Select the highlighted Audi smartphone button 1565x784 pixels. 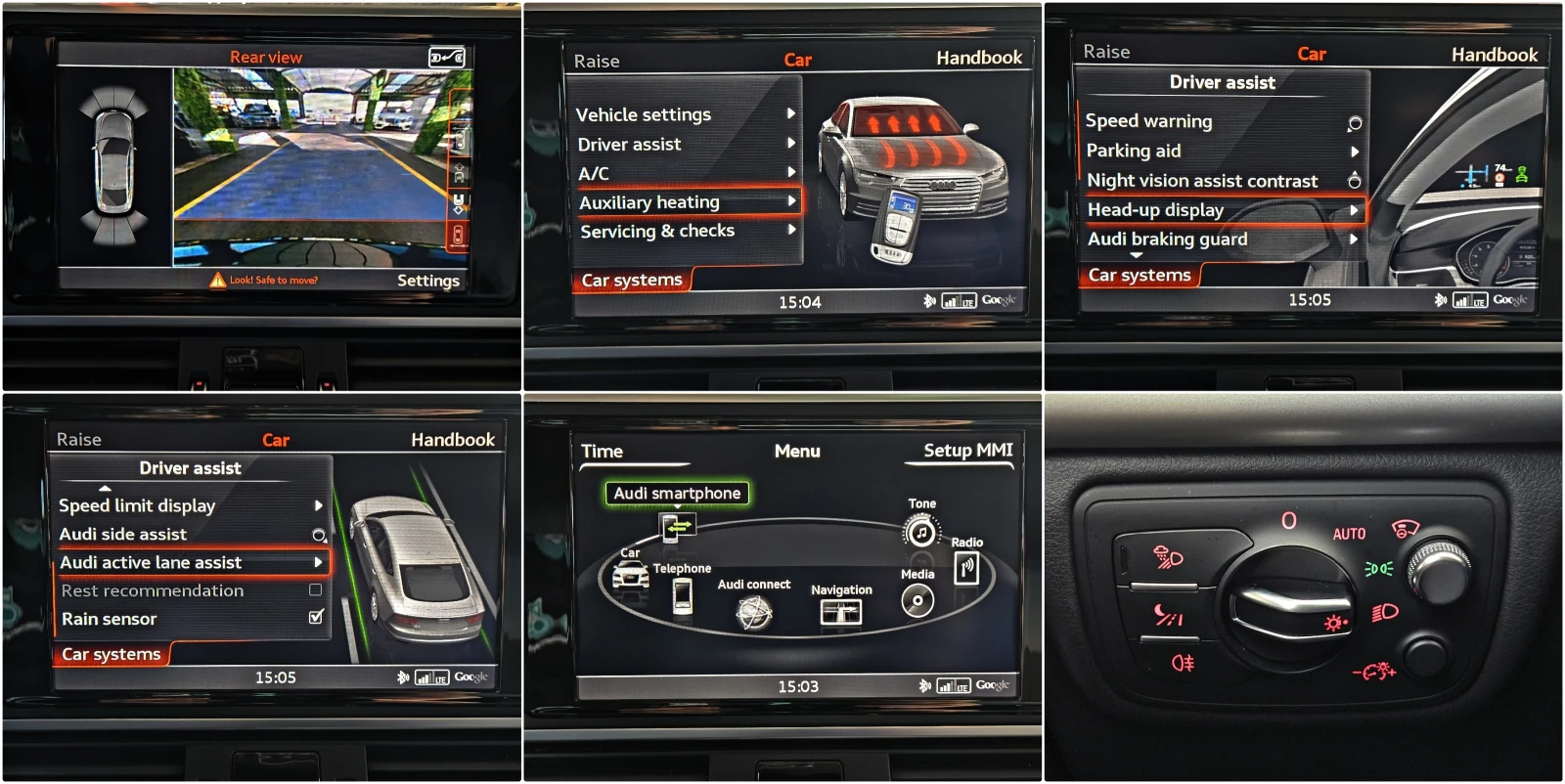click(x=678, y=494)
